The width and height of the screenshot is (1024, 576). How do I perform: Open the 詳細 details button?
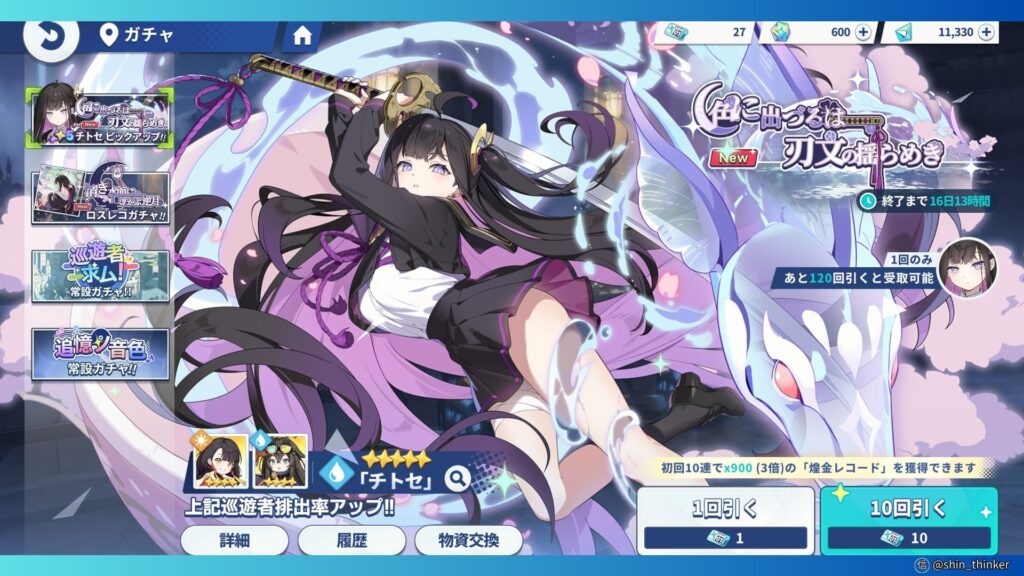click(235, 540)
